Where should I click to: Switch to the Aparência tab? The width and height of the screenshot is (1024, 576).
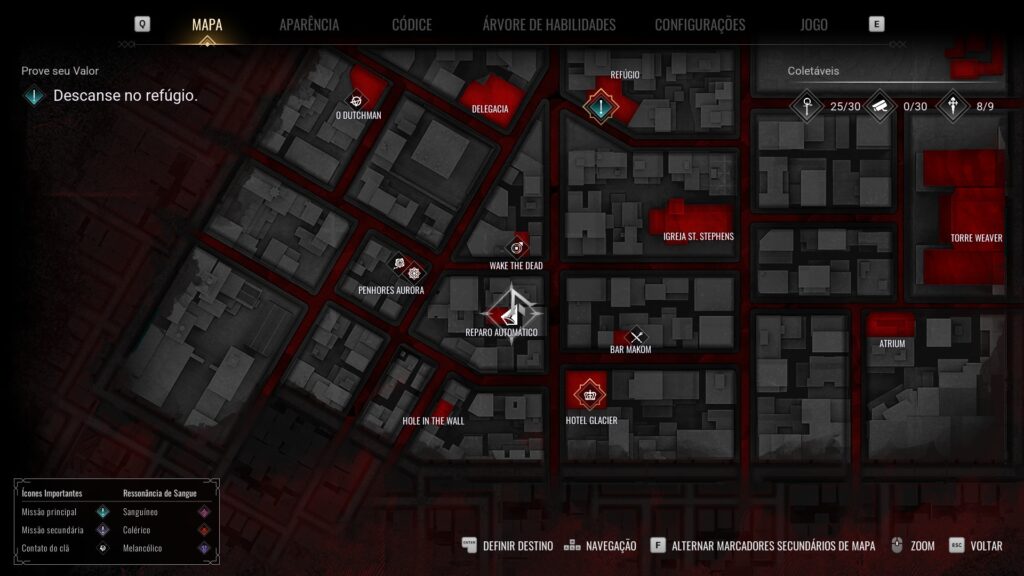click(309, 24)
